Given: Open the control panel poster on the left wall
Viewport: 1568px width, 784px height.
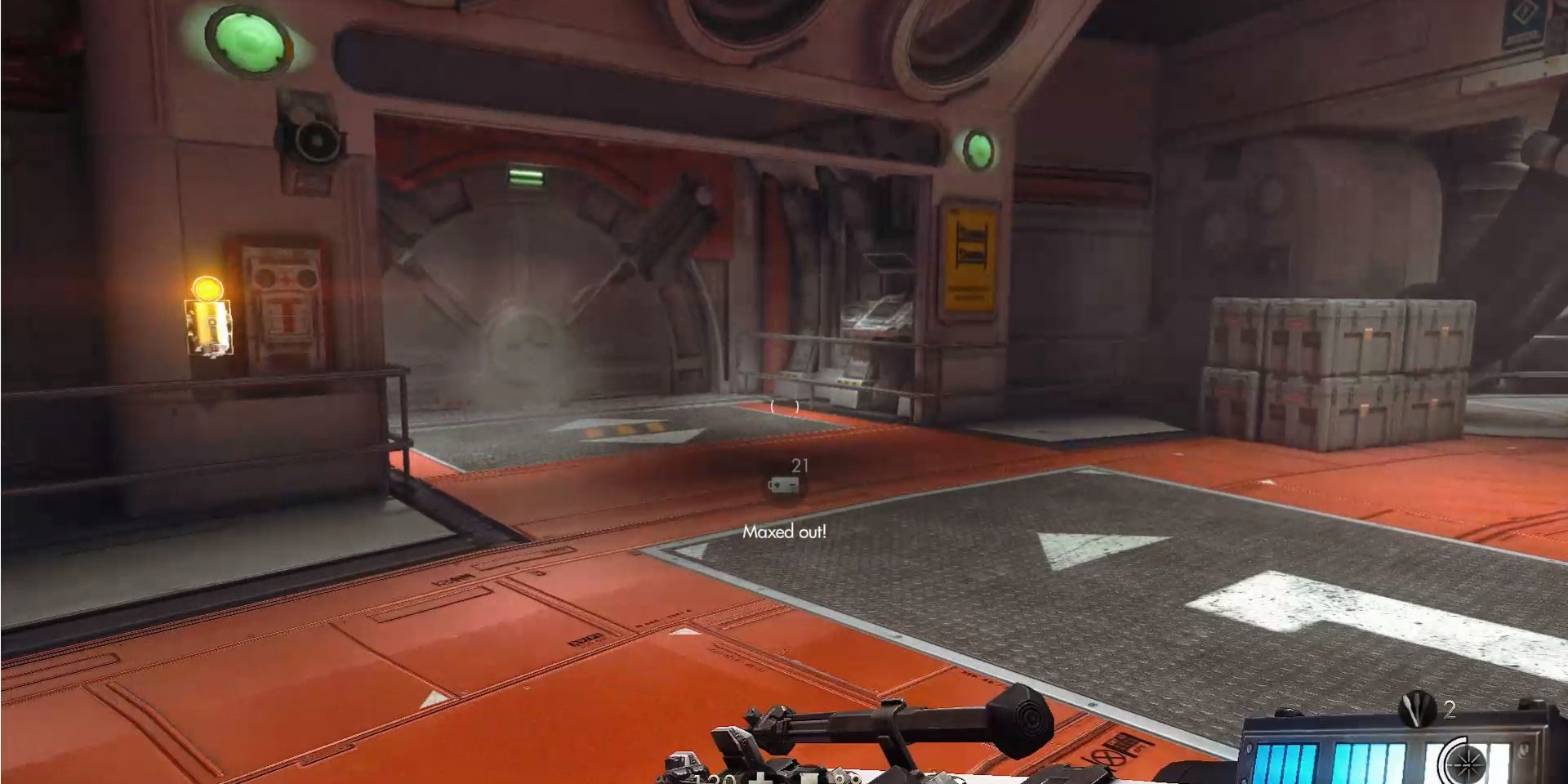Looking at the screenshot, I should point(282,294).
